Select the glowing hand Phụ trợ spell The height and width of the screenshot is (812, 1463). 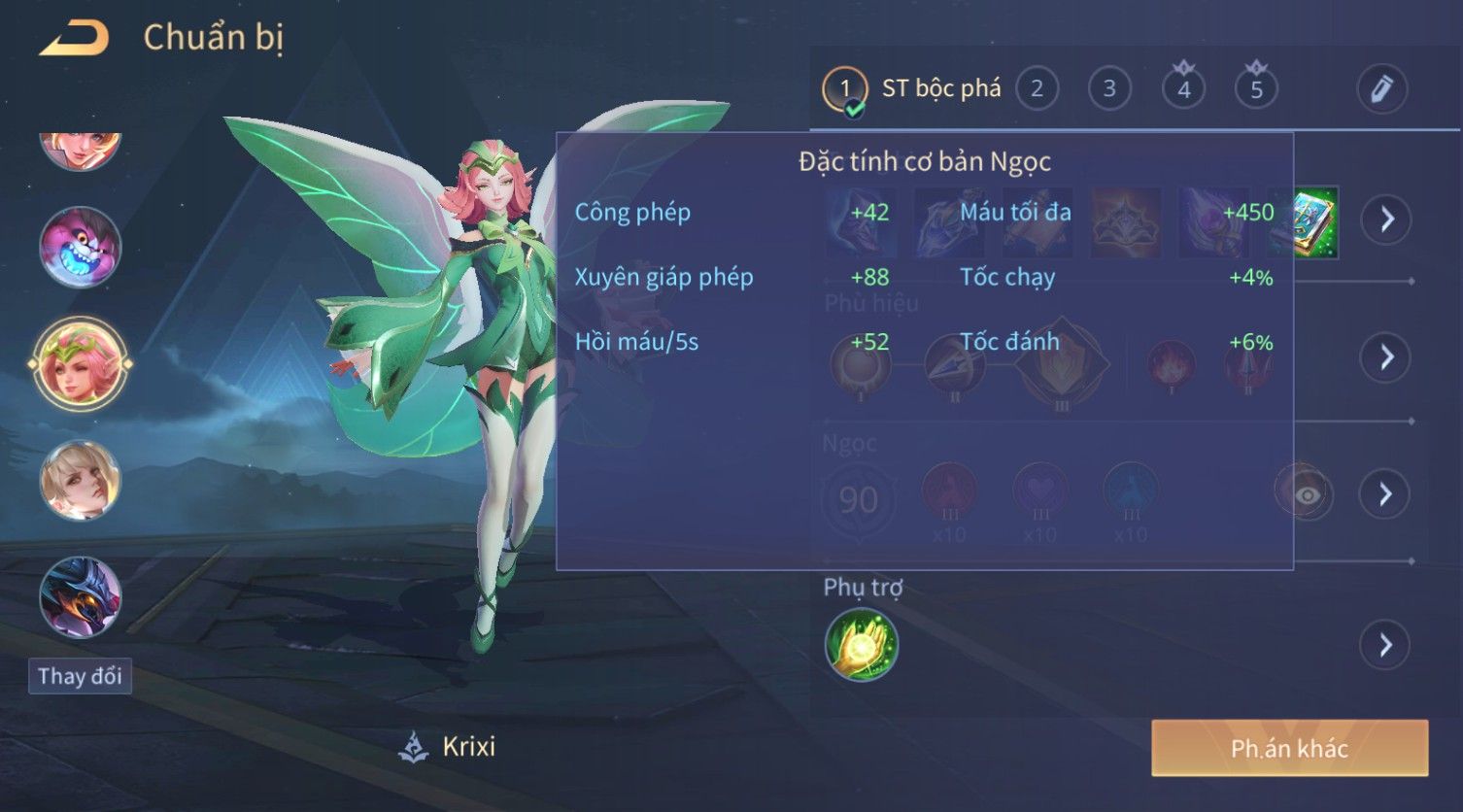(861, 645)
